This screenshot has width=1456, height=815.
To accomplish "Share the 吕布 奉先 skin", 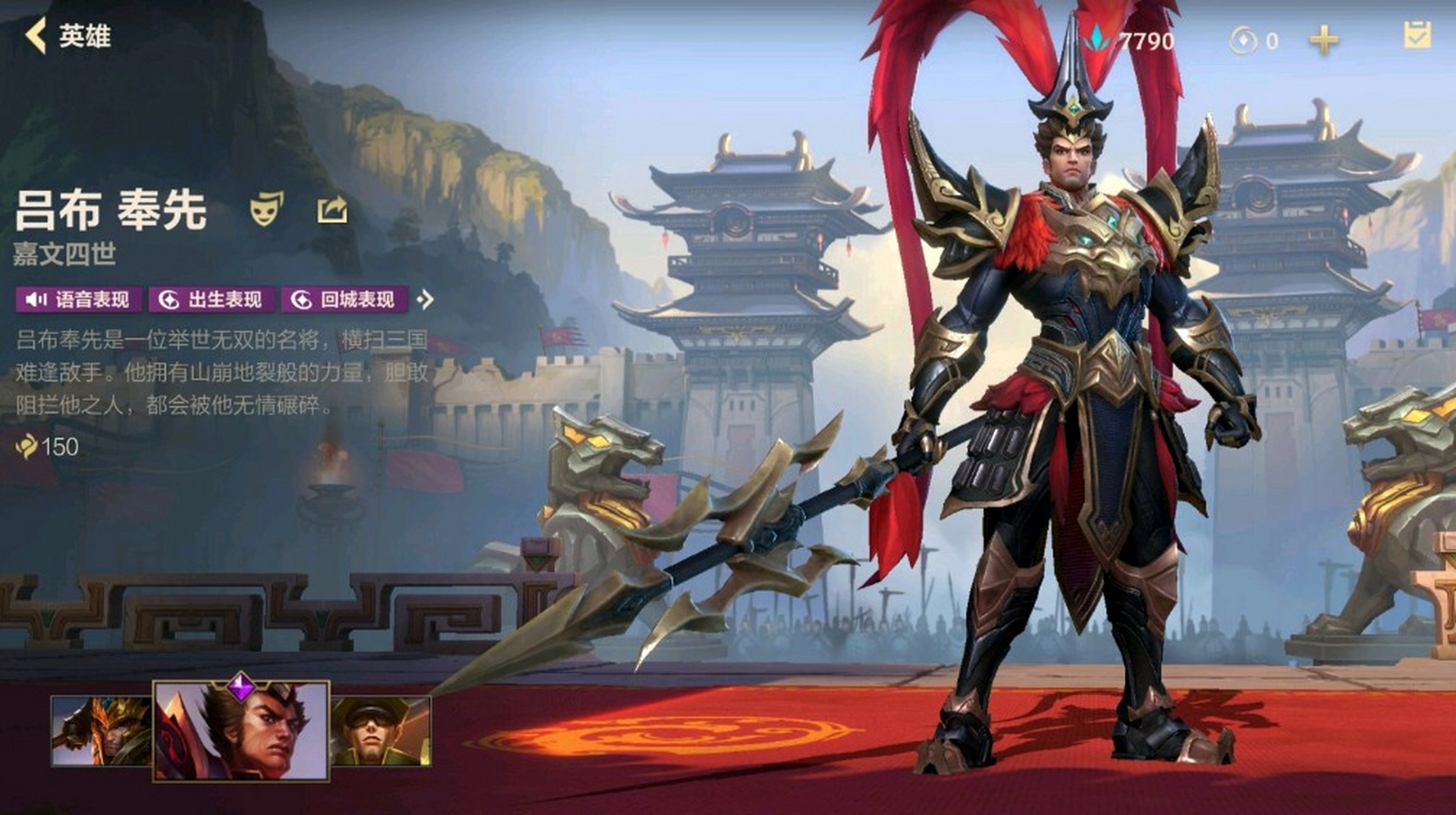I will click(x=332, y=209).
